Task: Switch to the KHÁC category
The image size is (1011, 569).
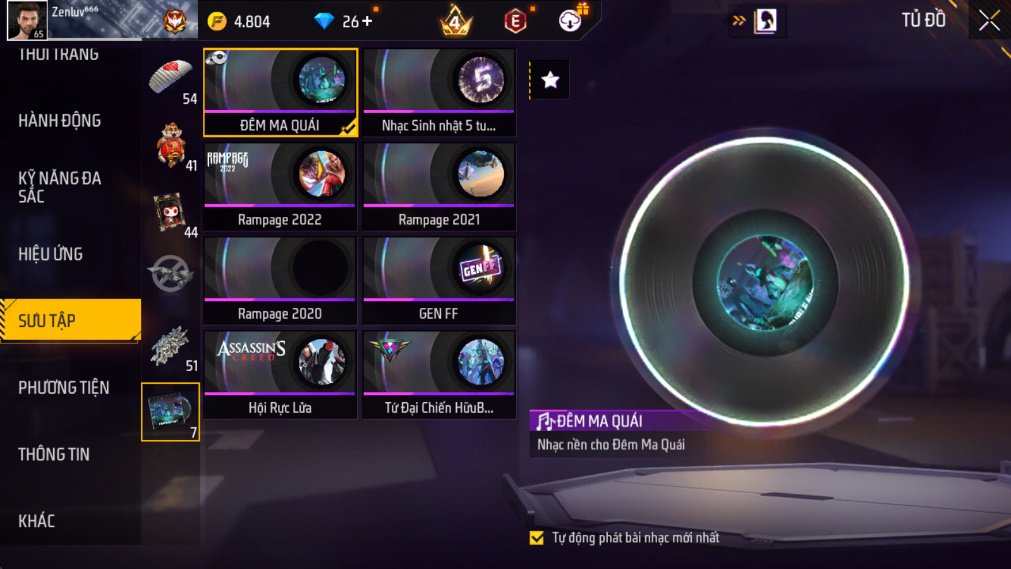Action: pos(37,521)
